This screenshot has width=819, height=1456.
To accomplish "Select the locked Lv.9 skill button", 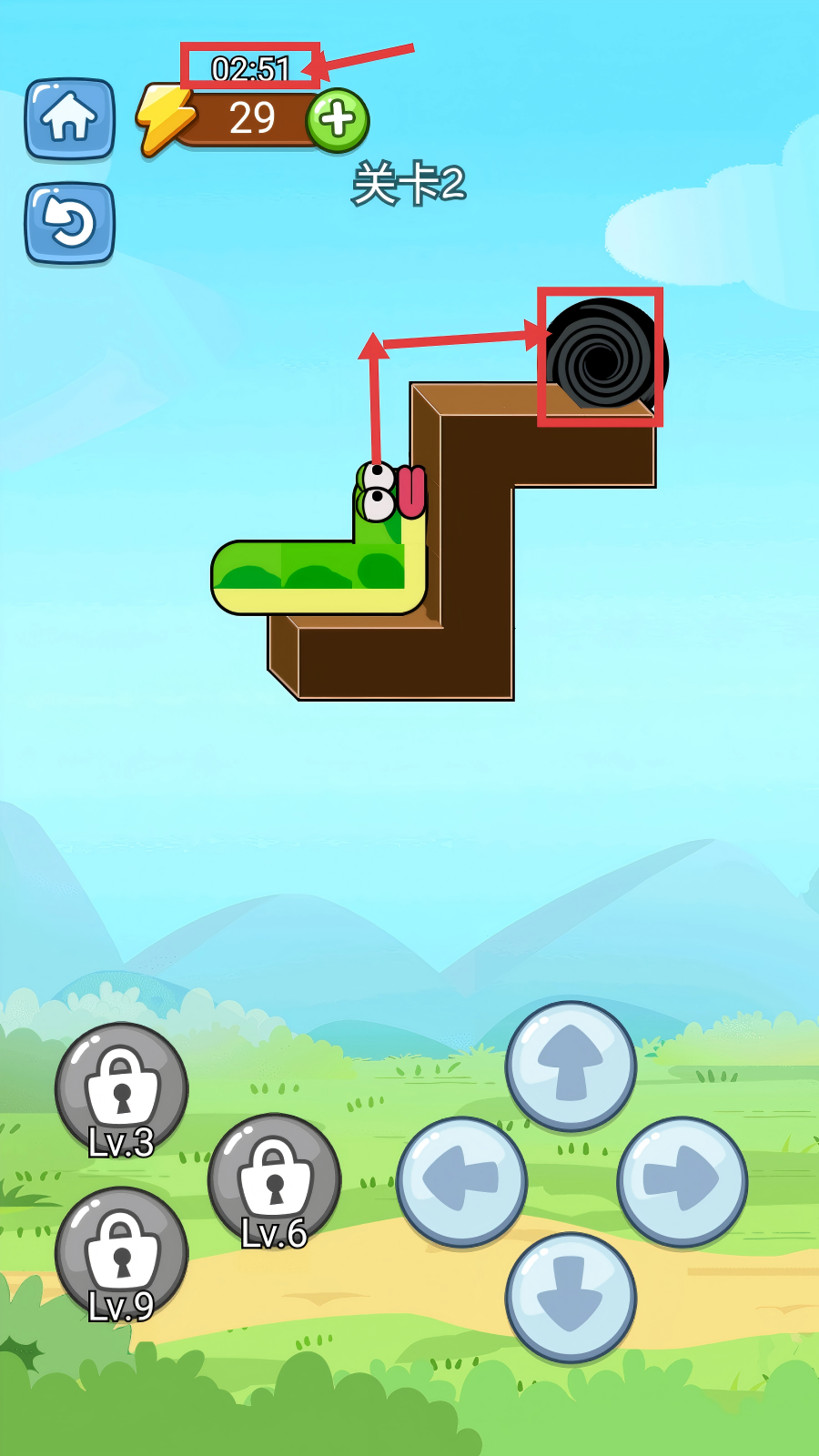I will (121, 1253).
